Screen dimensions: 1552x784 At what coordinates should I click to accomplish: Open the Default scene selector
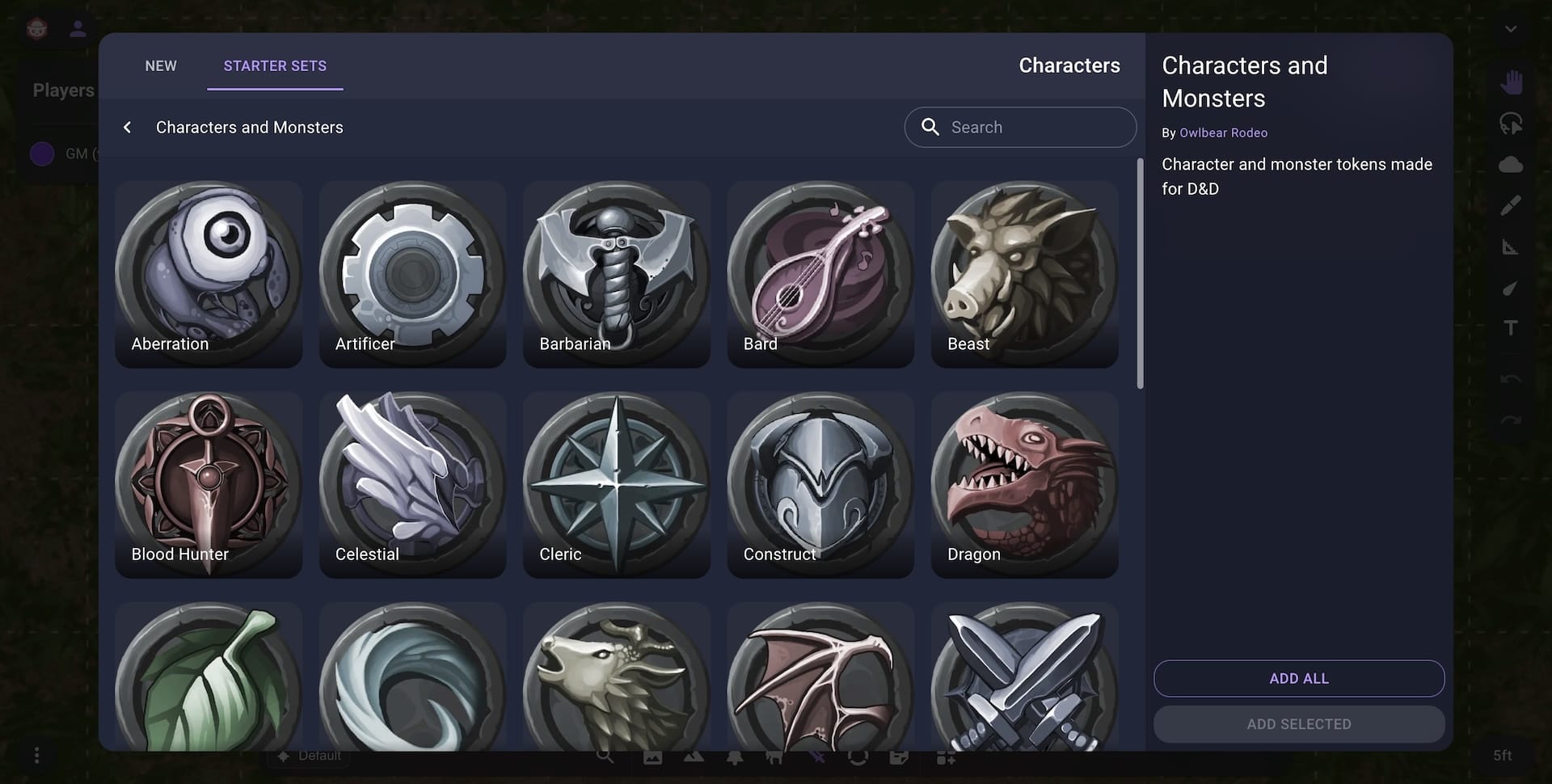310,755
